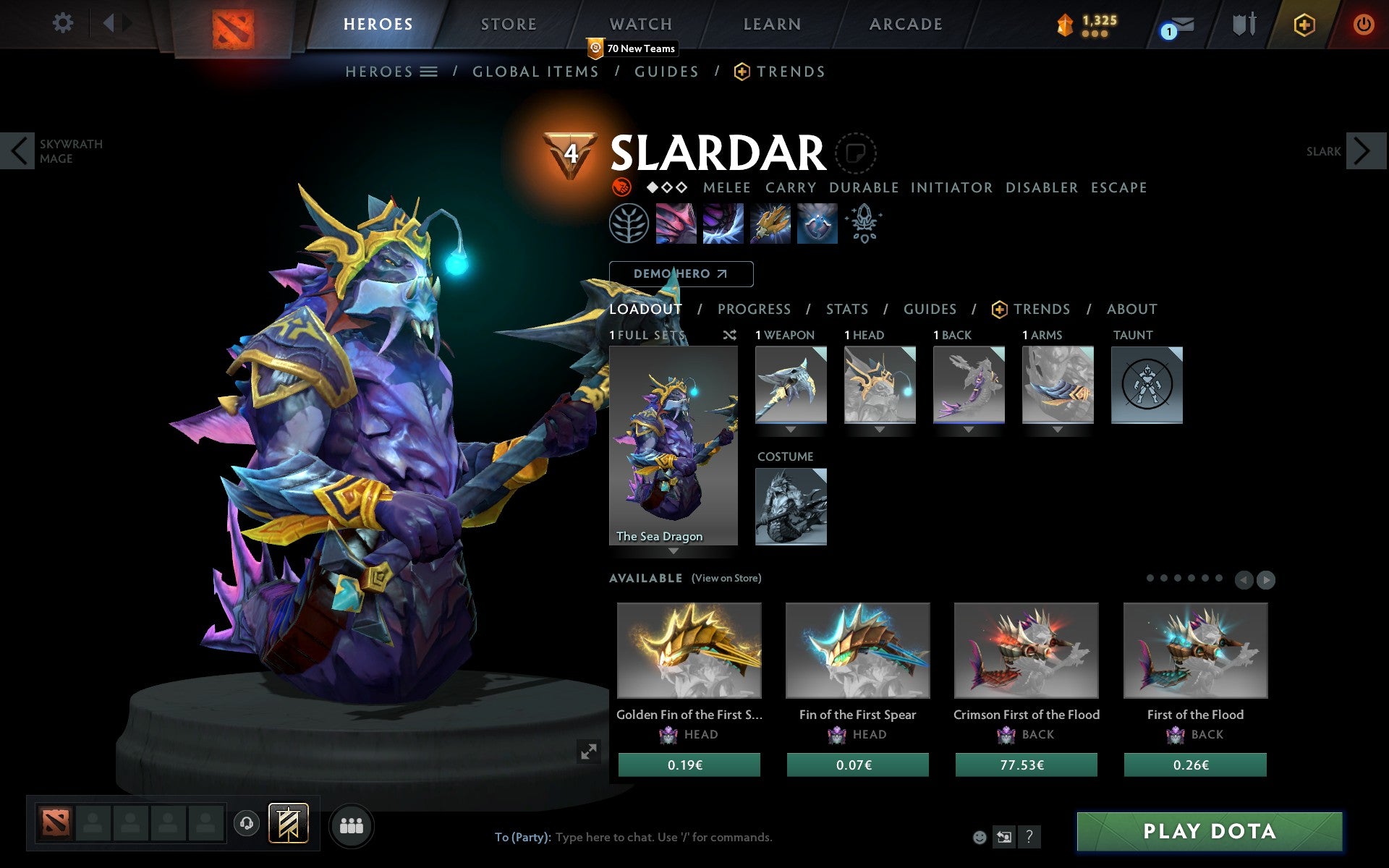Open the friends list icon bottom right
Viewport: 1389px width, 868px height.
tap(352, 825)
